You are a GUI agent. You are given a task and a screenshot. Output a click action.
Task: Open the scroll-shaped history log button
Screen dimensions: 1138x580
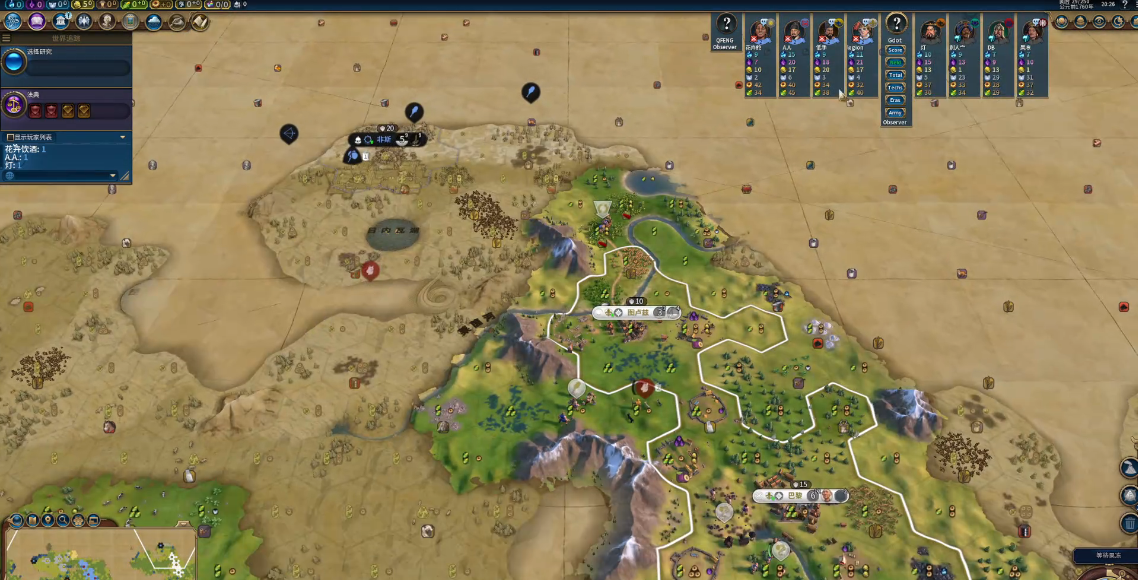point(200,21)
